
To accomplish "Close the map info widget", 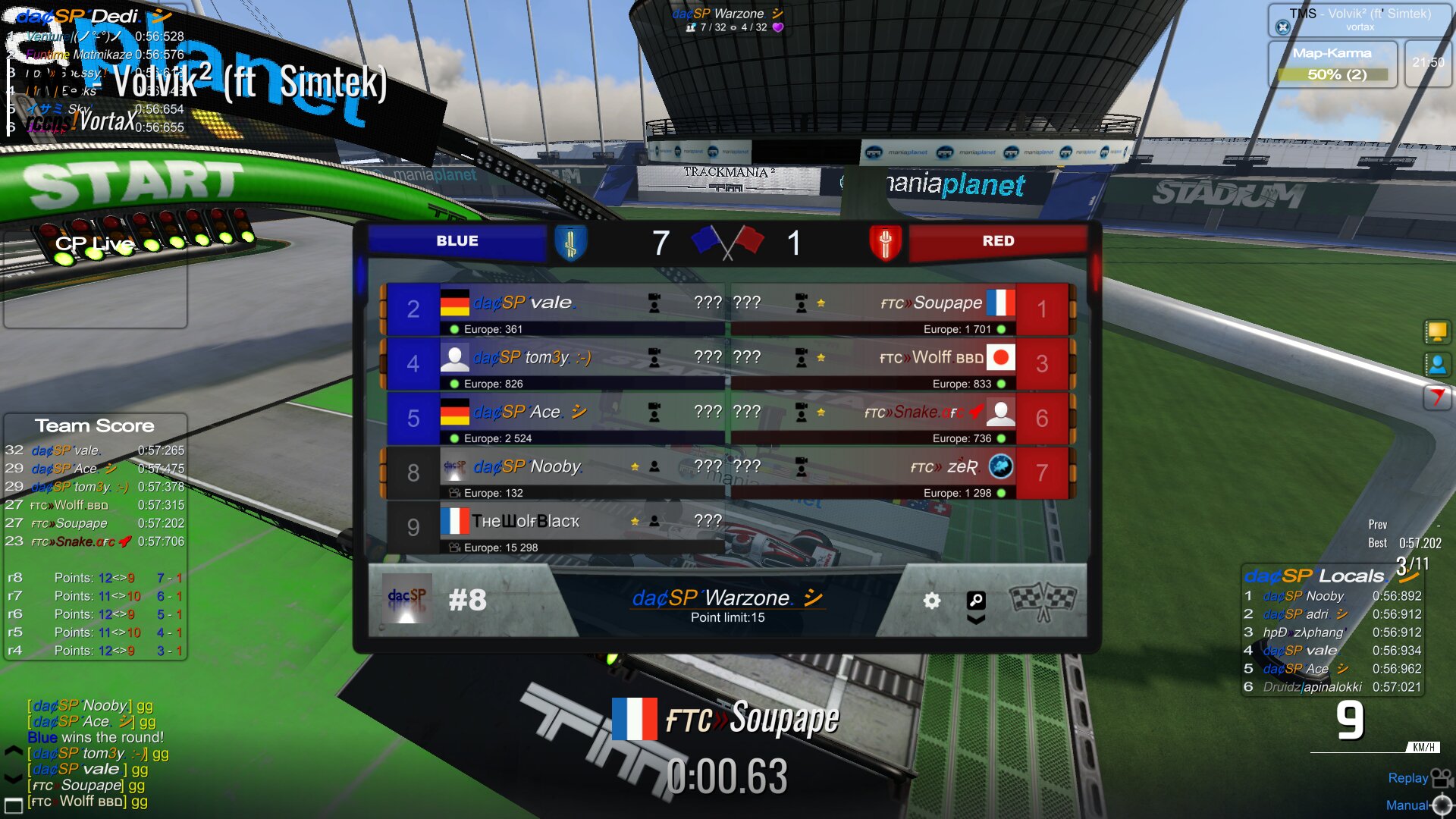I will (1282, 27).
